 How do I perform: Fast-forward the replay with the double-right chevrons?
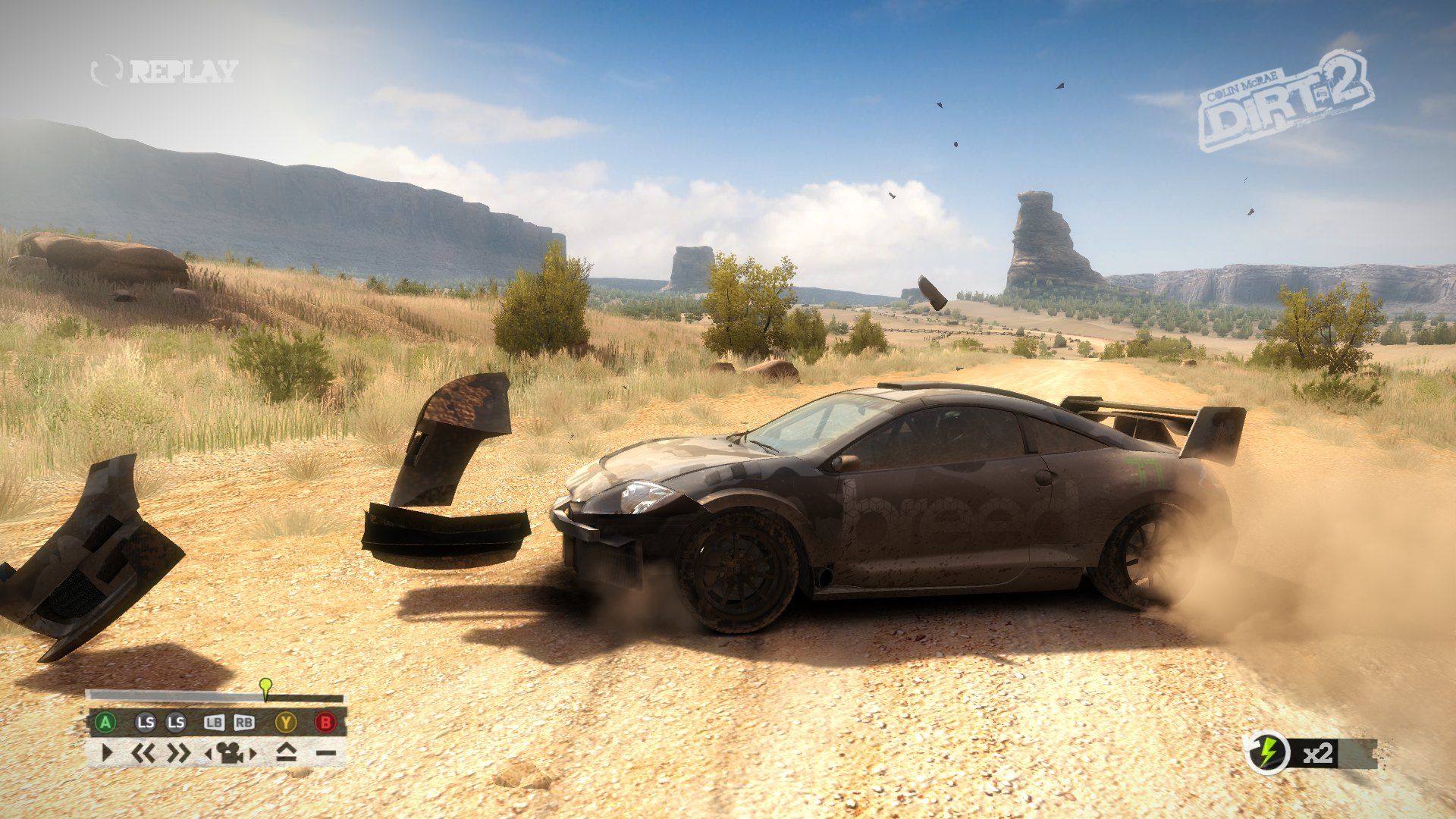coord(179,753)
